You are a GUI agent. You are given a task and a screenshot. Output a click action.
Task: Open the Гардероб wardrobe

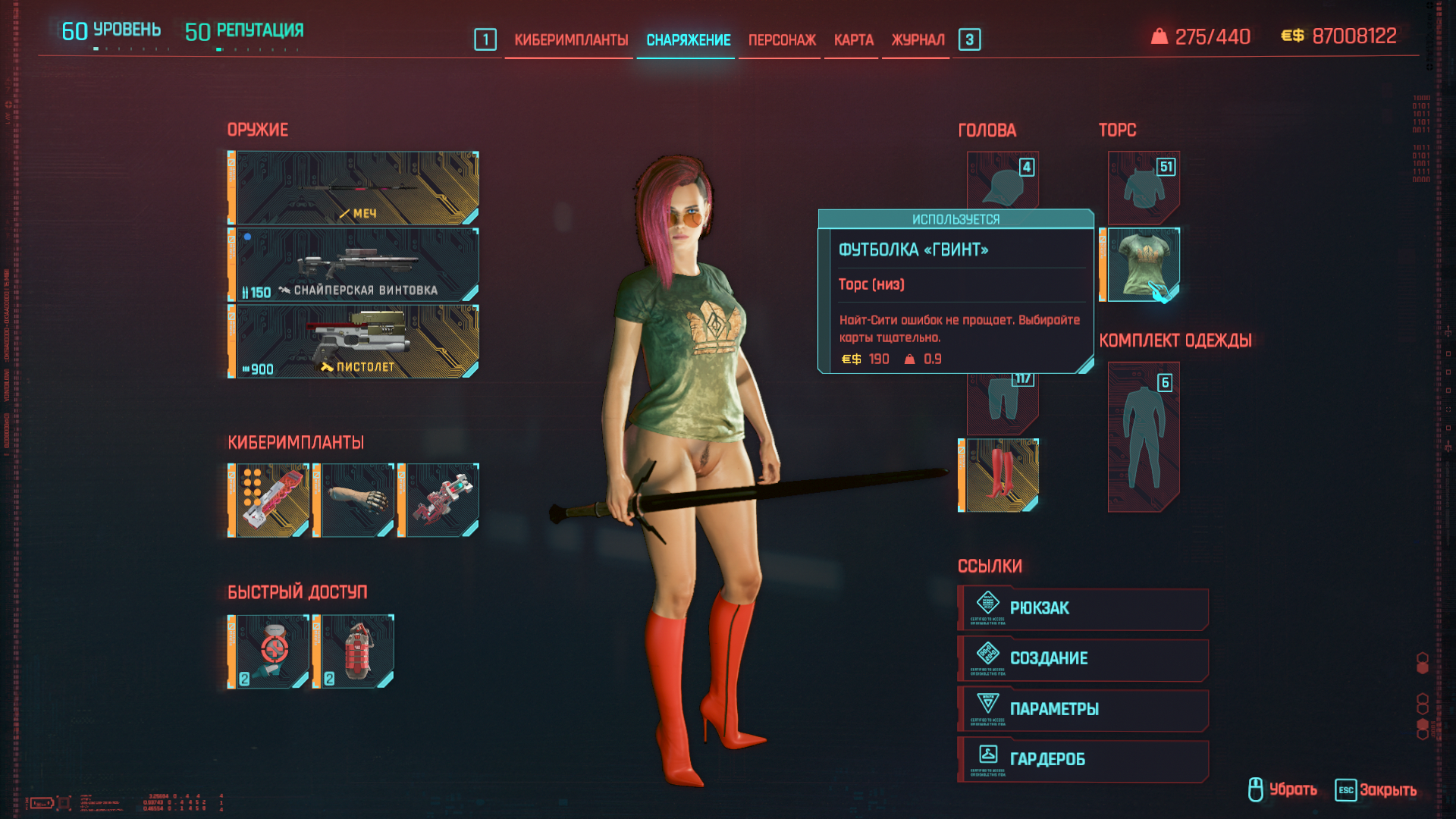click(x=1083, y=759)
